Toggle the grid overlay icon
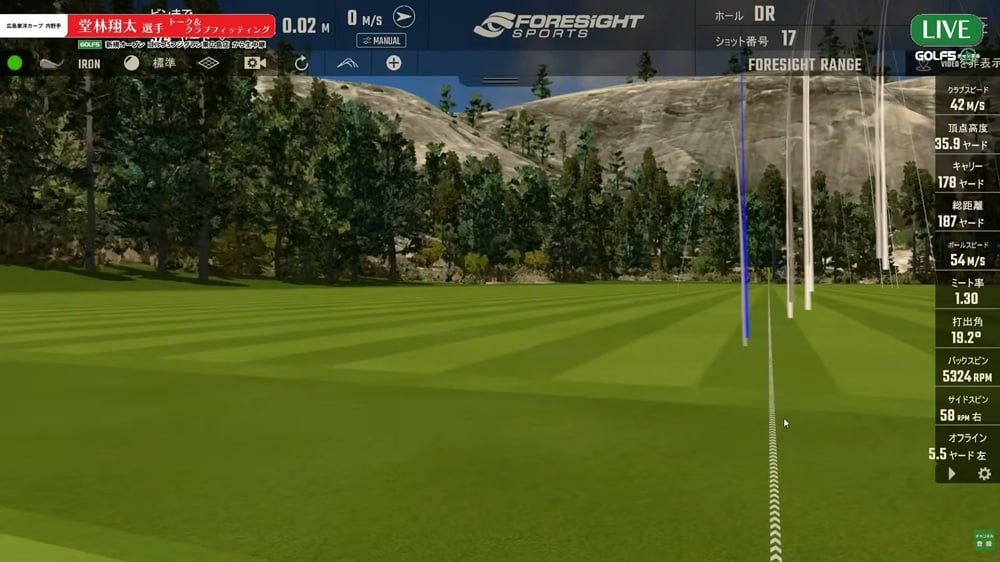This screenshot has width=1000, height=562. pos(208,63)
